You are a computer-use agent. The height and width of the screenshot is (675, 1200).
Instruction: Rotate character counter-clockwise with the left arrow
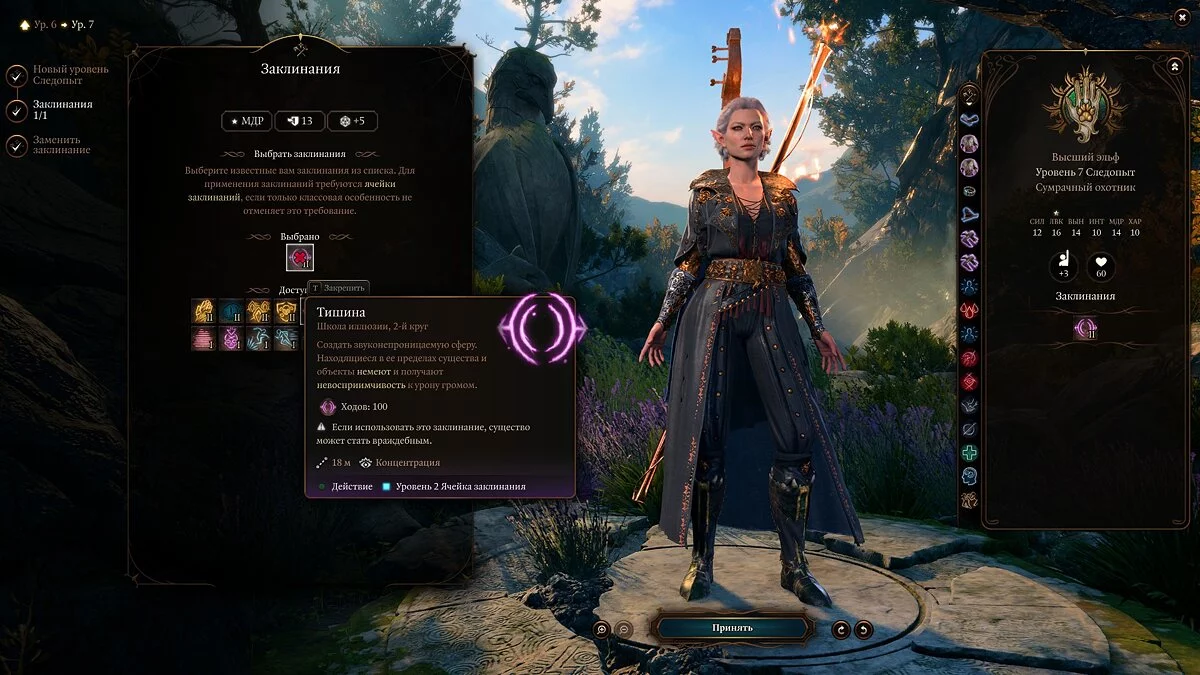point(842,629)
